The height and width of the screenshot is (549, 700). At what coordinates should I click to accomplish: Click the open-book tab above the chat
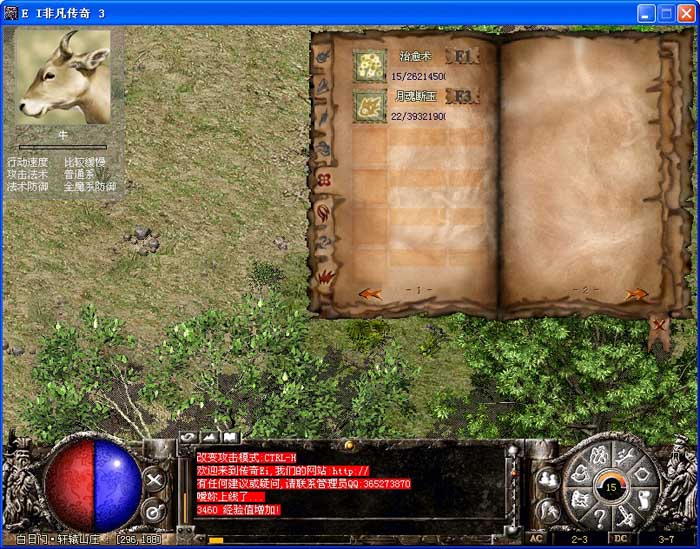230,437
